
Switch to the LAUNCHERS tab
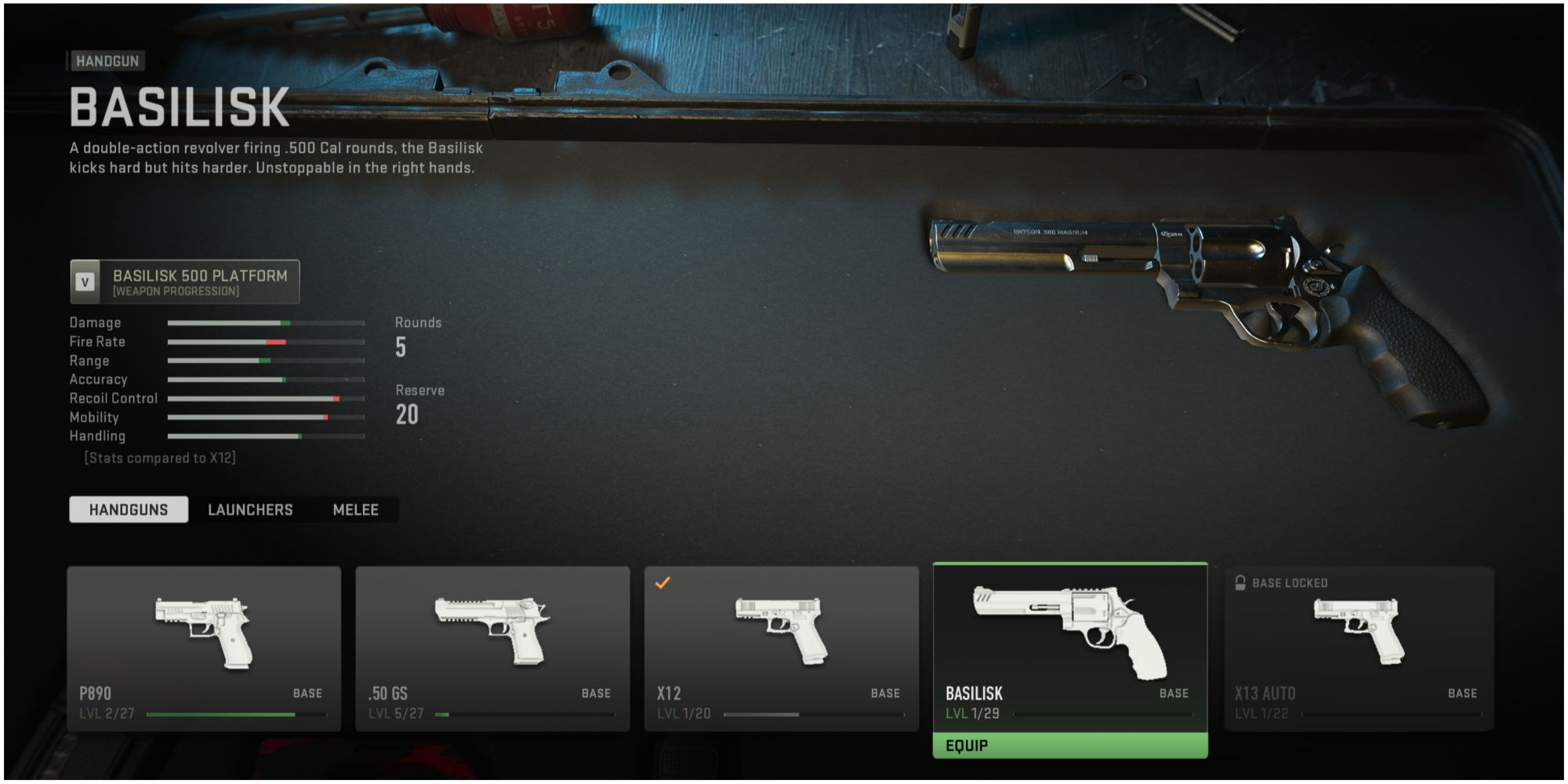click(x=249, y=510)
